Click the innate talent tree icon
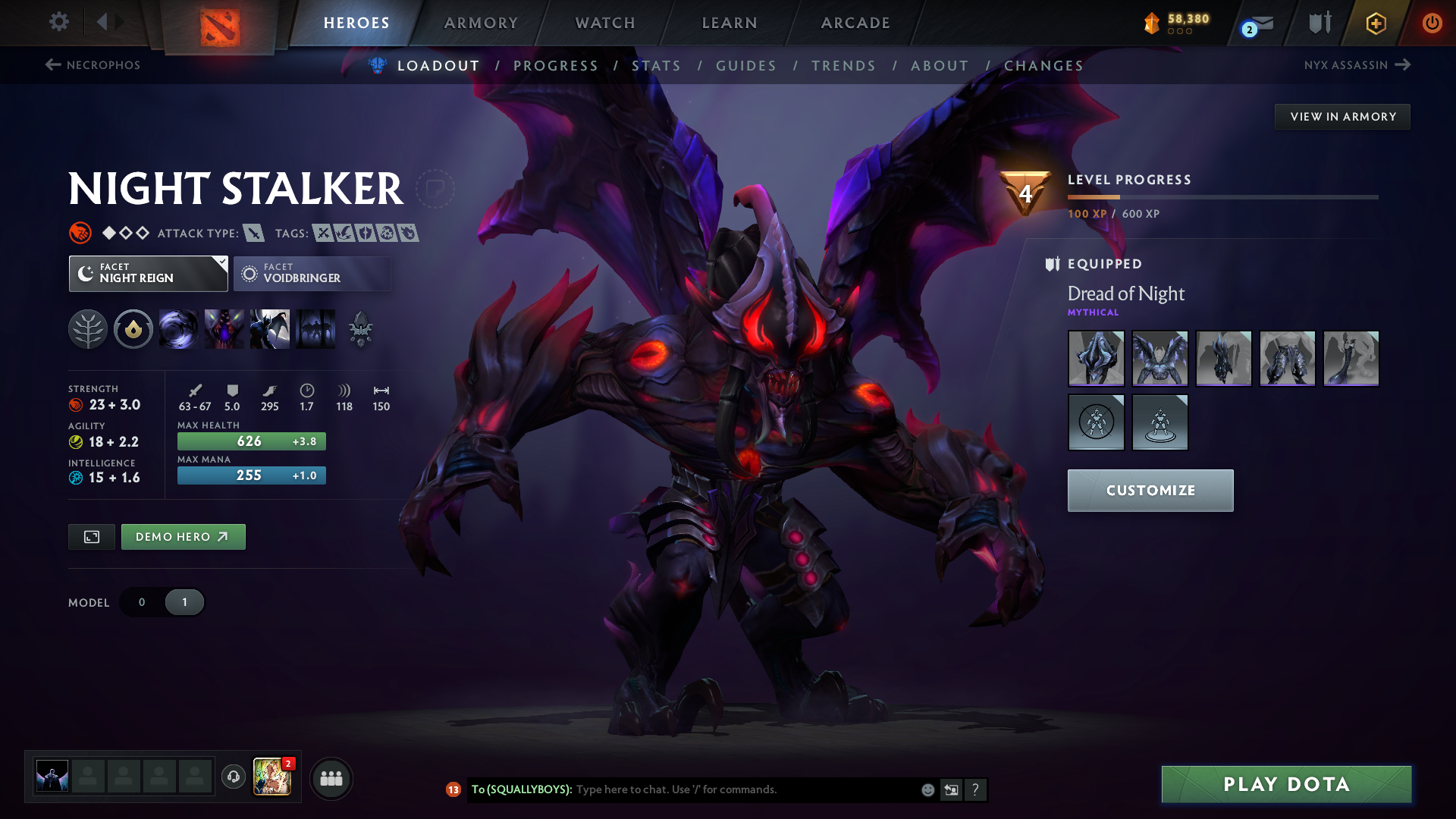The width and height of the screenshot is (1456, 819). pyautogui.click(x=89, y=329)
